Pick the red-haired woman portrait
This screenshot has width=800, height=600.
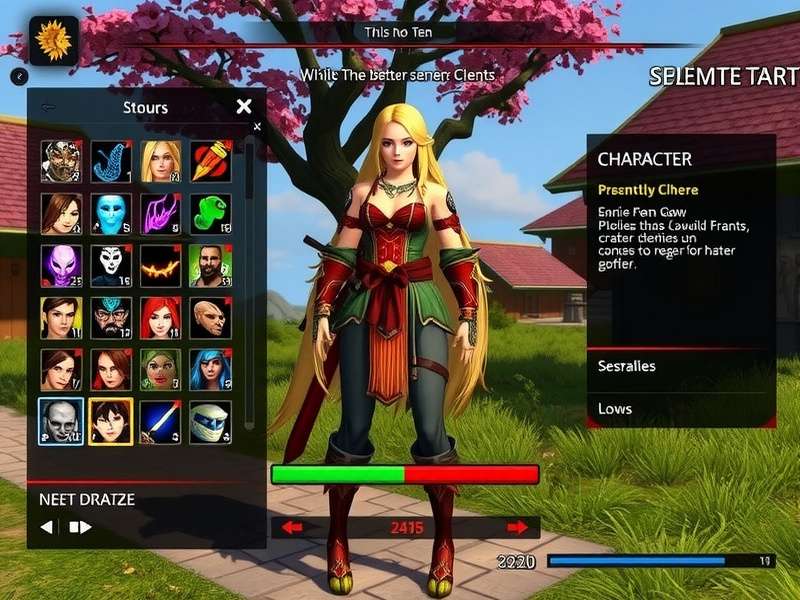(160, 318)
